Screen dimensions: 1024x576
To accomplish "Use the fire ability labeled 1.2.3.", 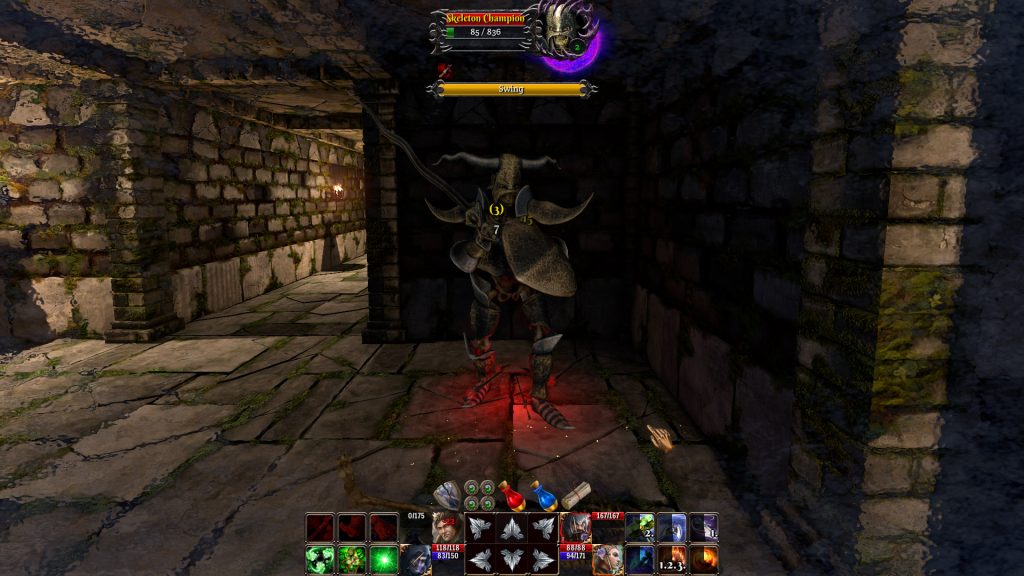I will point(672,559).
